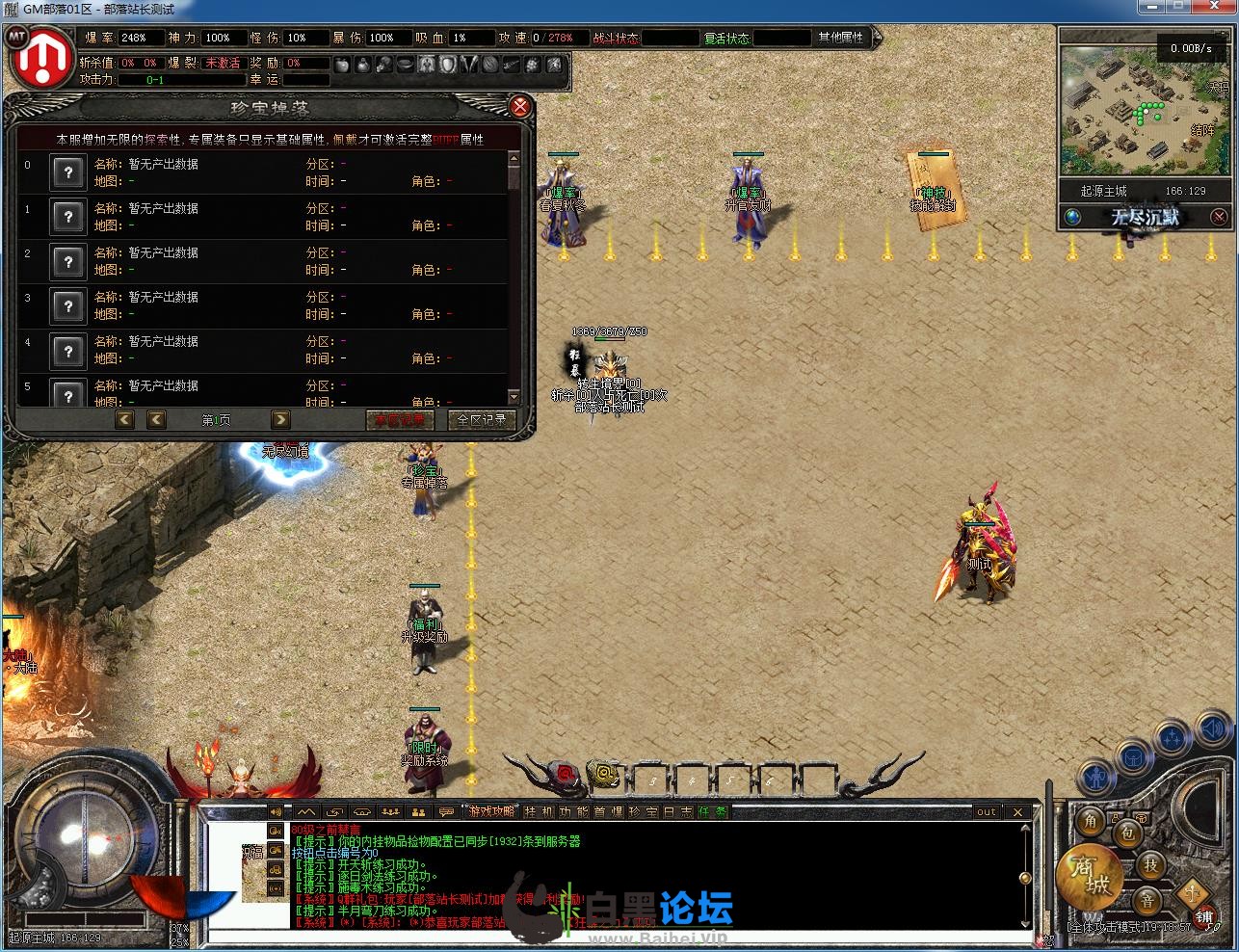Open the 游戏攻略 game guide tab
The width and height of the screenshot is (1239, 952).
(x=491, y=812)
